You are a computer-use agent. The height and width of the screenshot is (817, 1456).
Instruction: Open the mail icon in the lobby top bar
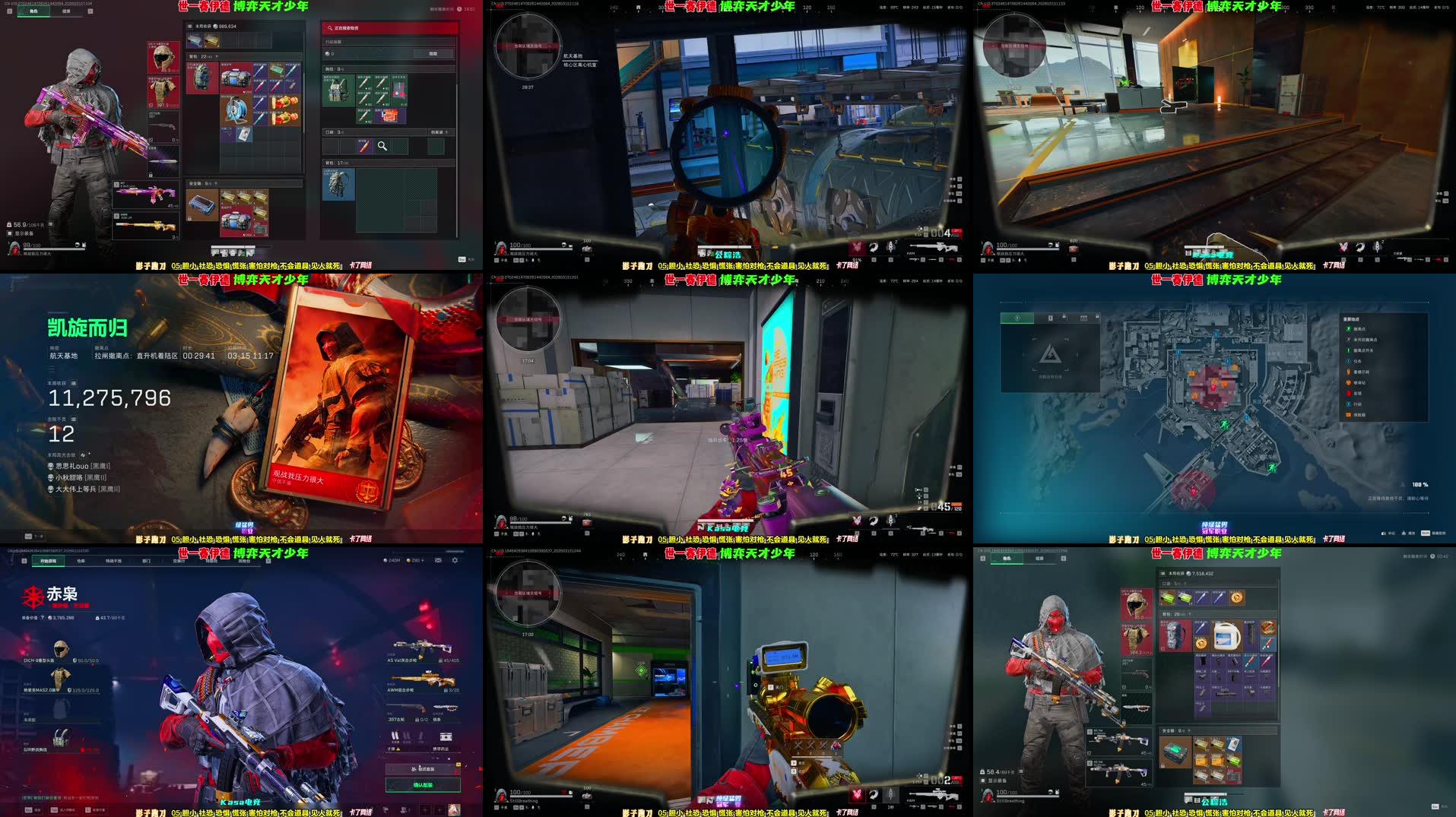(x=439, y=560)
